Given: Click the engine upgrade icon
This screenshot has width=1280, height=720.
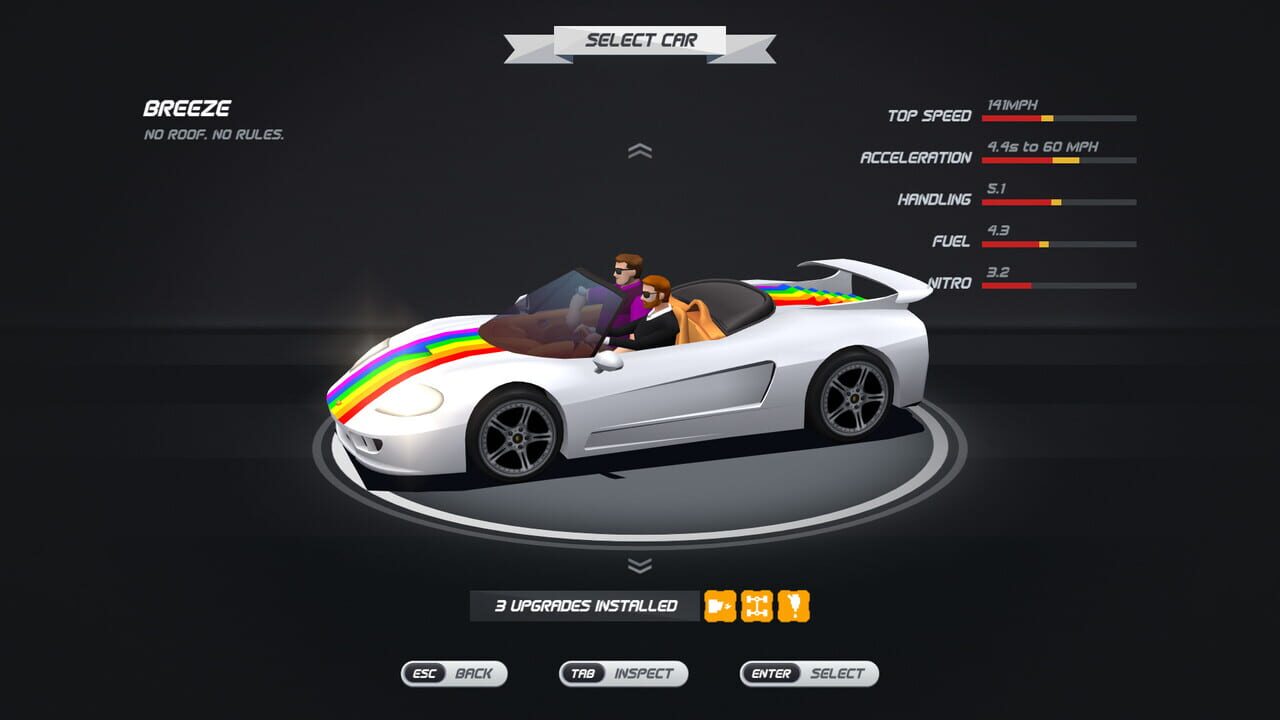Looking at the screenshot, I should [718, 604].
